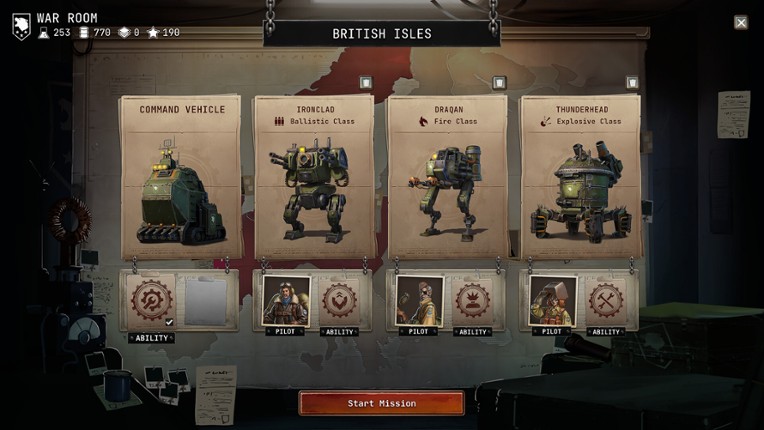The height and width of the screenshot is (430, 764).
Task: Remove Draqan using its trash icon
Action: point(499,83)
